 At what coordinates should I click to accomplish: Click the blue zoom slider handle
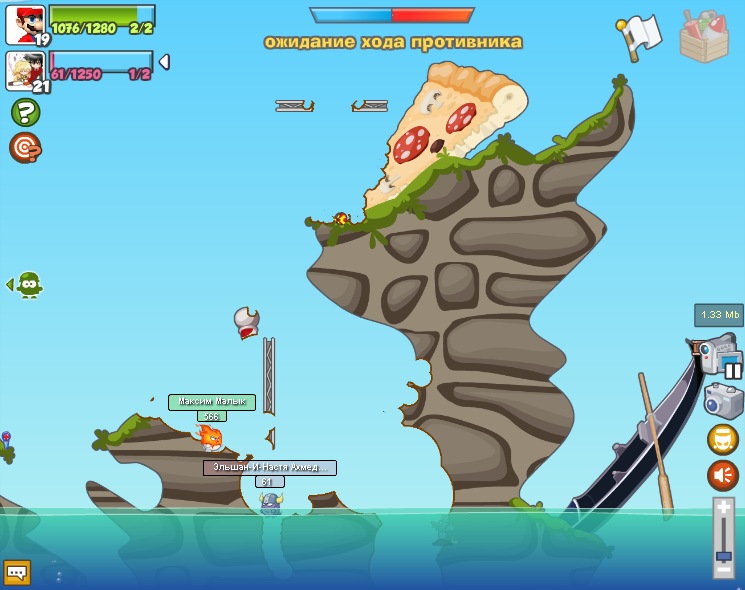pos(724,555)
